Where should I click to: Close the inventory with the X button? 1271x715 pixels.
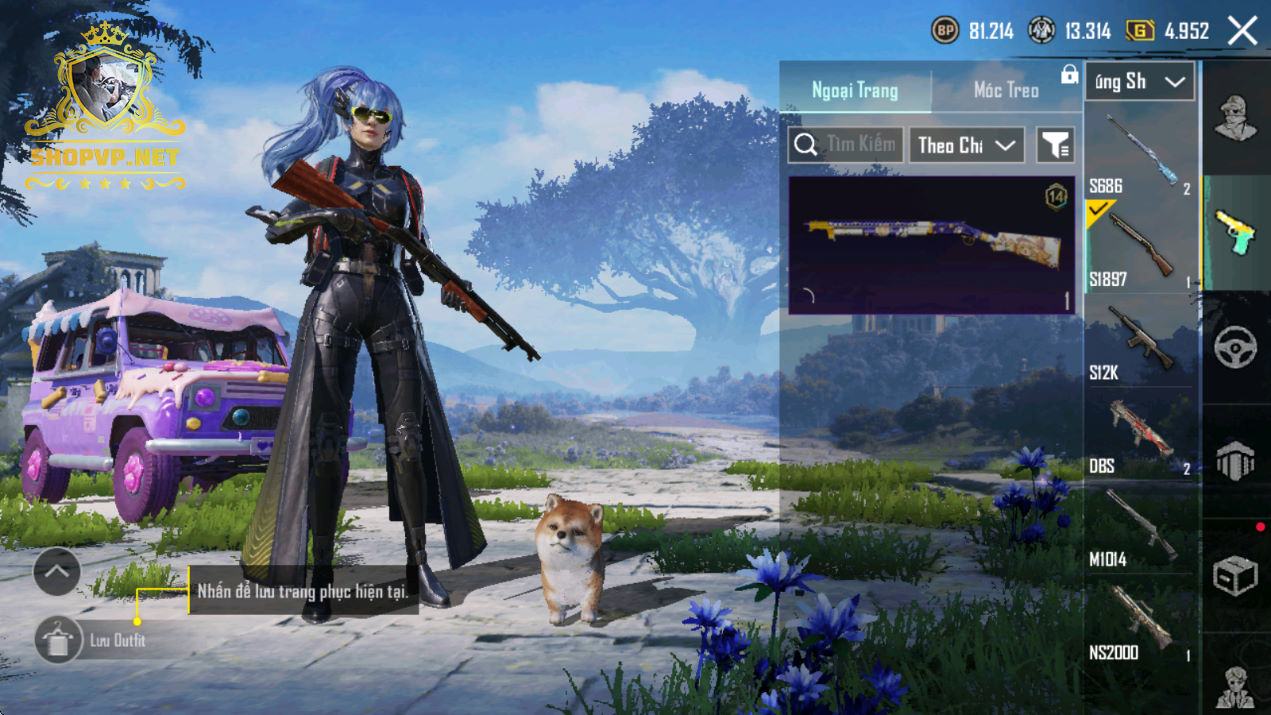click(x=1243, y=31)
